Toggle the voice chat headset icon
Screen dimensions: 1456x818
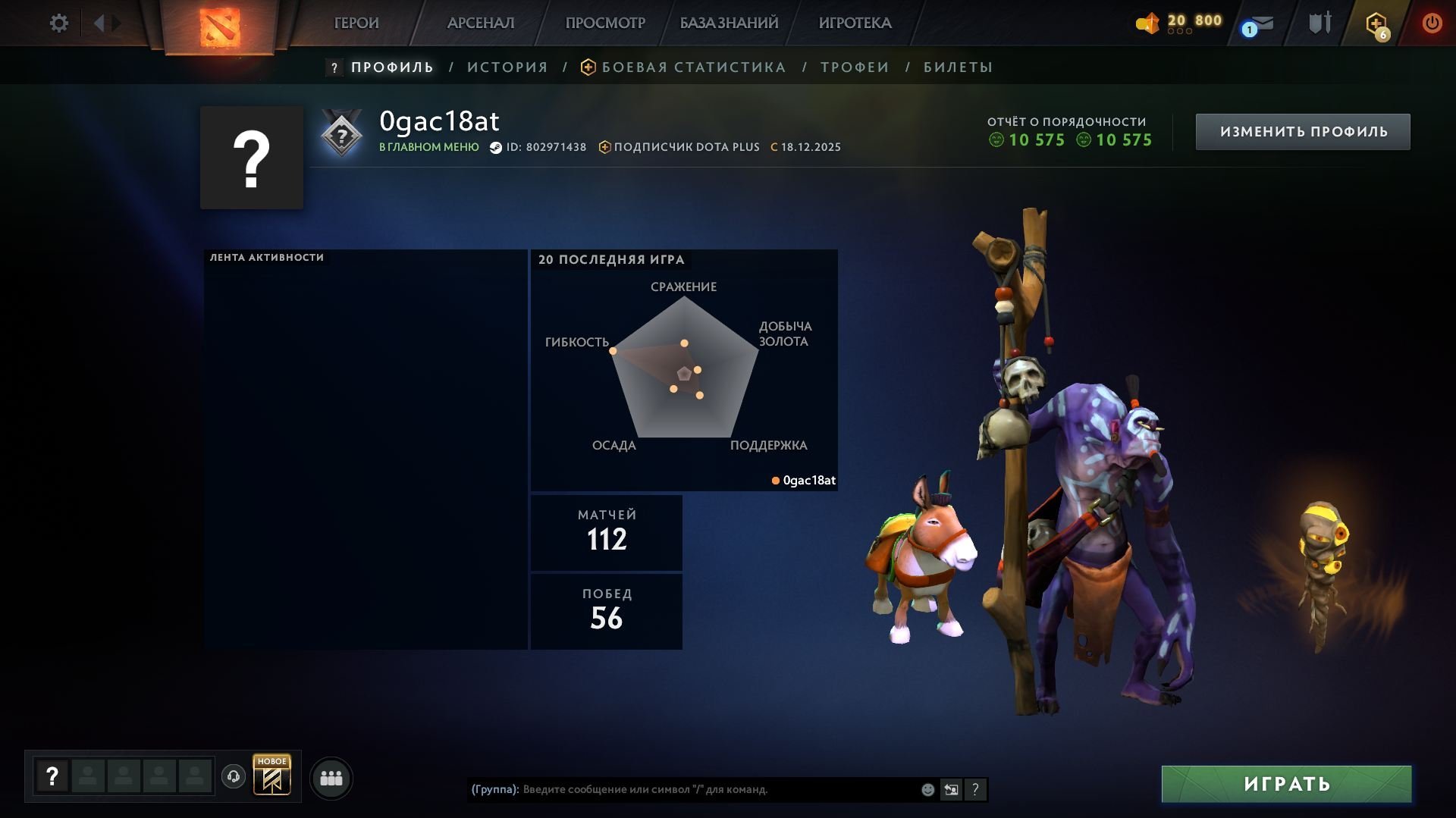tap(233, 777)
